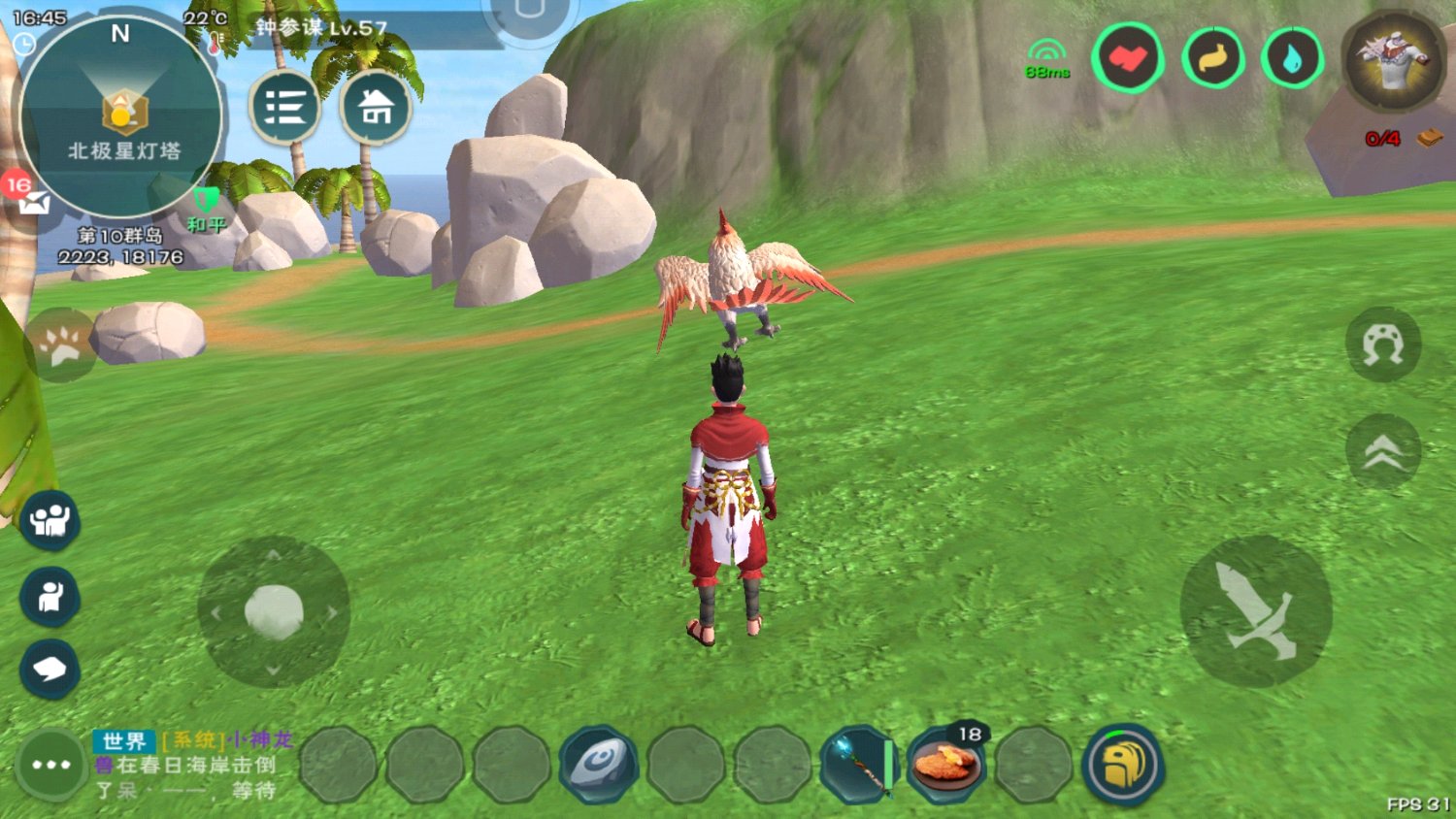Tap the home house button
The height and width of the screenshot is (819, 1456).
tap(376, 107)
